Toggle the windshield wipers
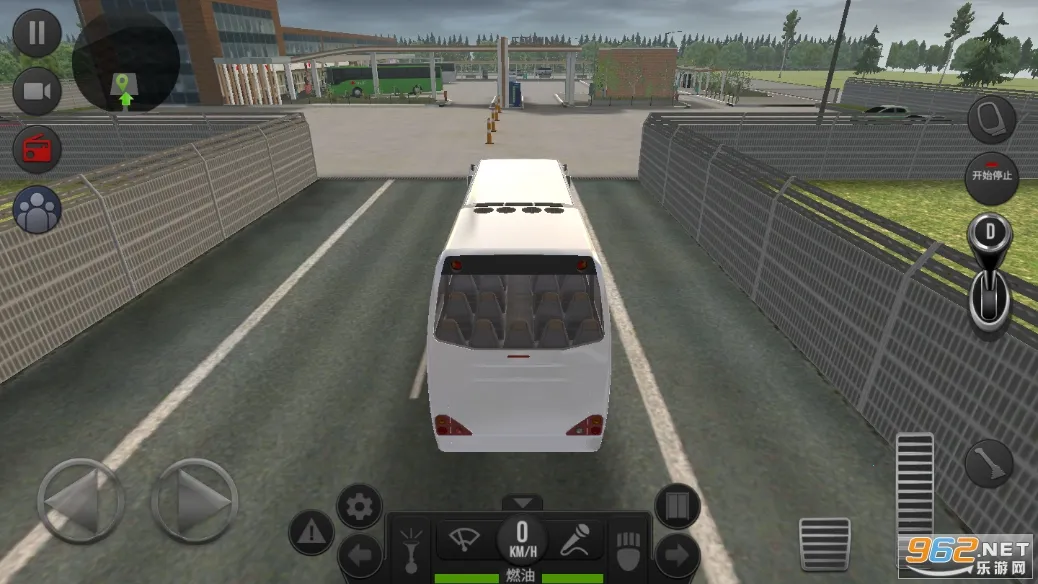 [466, 540]
